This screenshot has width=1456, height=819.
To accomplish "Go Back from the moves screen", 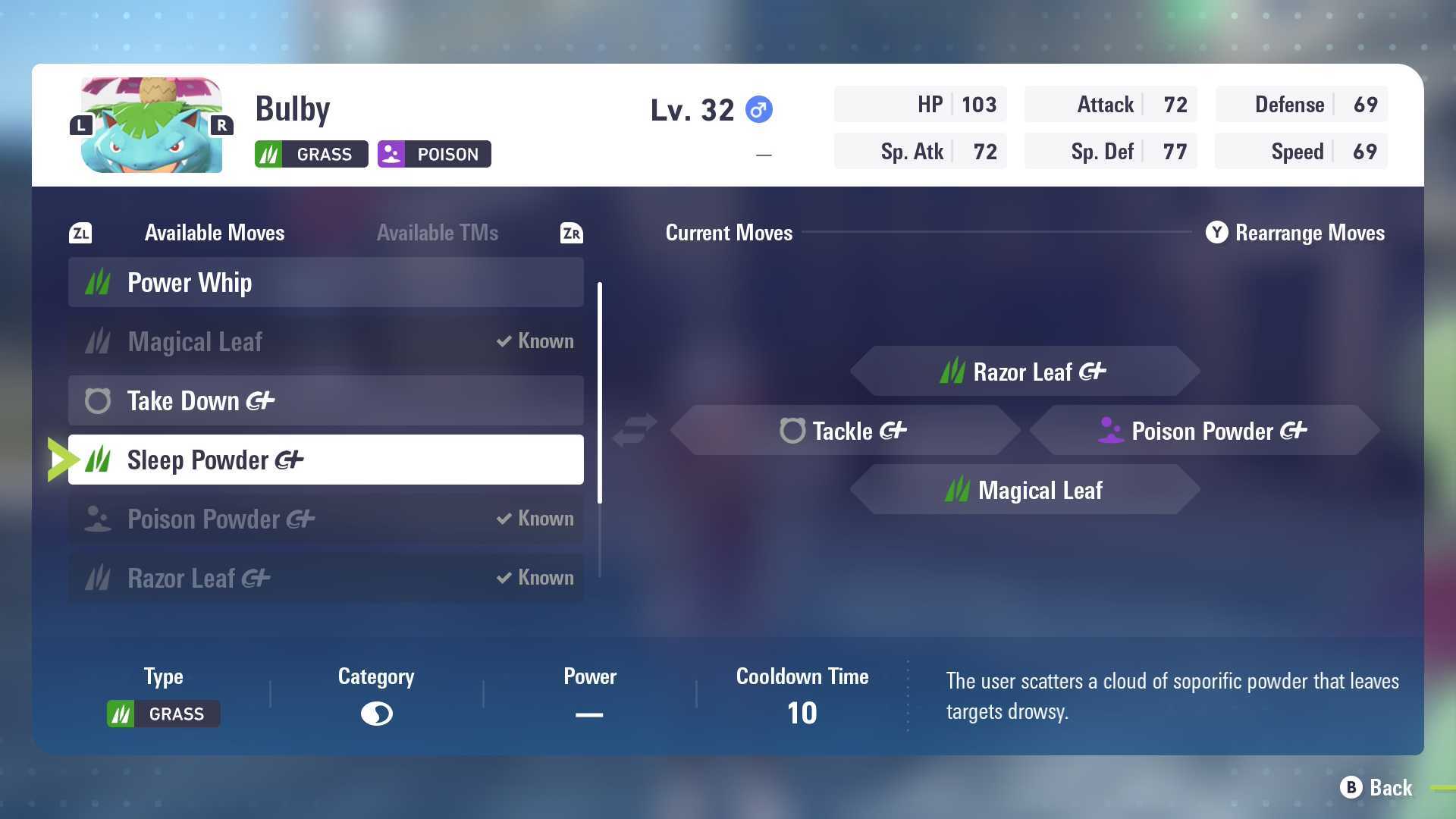I will point(1376,788).
